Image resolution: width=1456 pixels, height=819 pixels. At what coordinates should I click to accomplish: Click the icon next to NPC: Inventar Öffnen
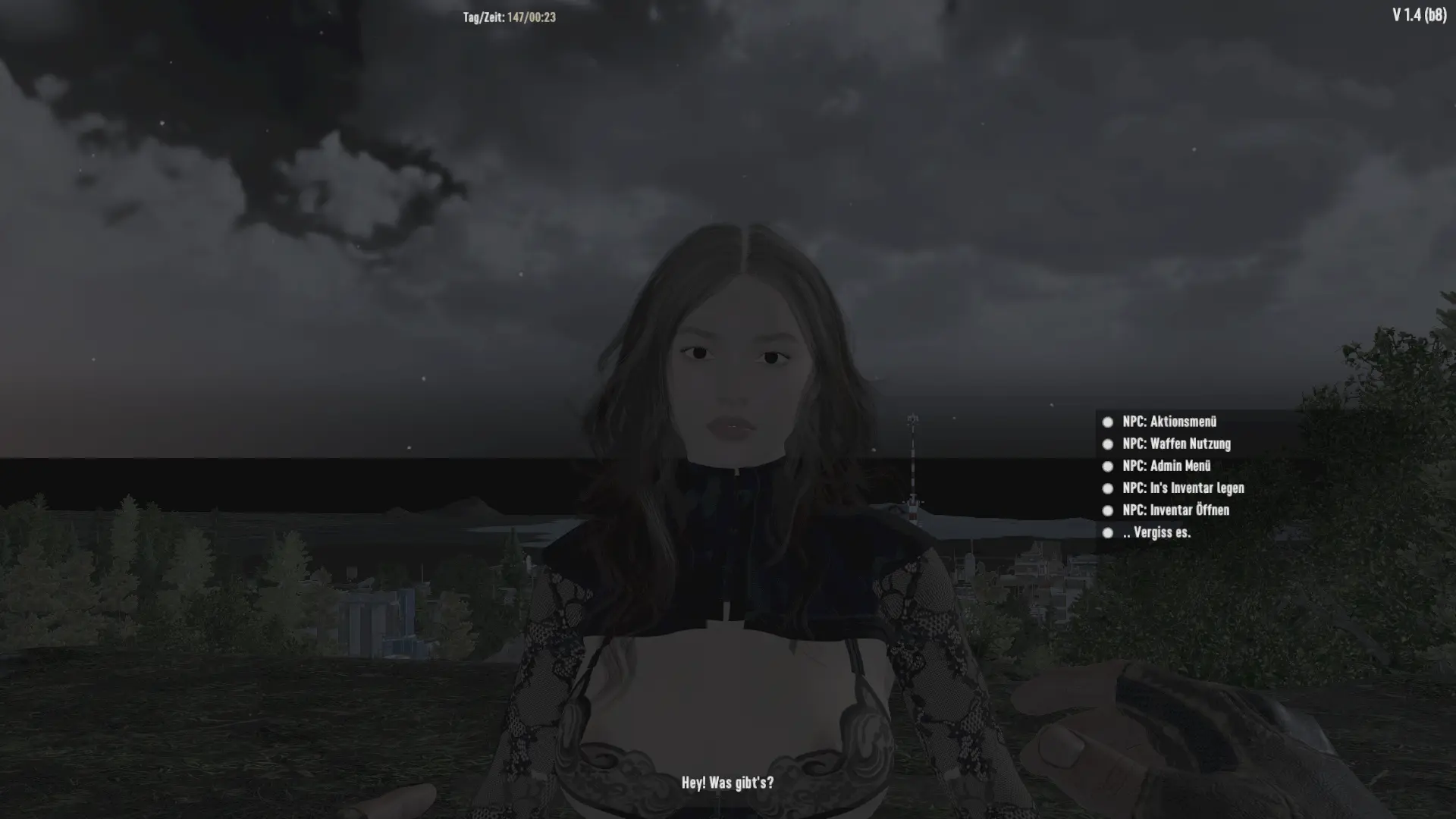point(1108,510)
